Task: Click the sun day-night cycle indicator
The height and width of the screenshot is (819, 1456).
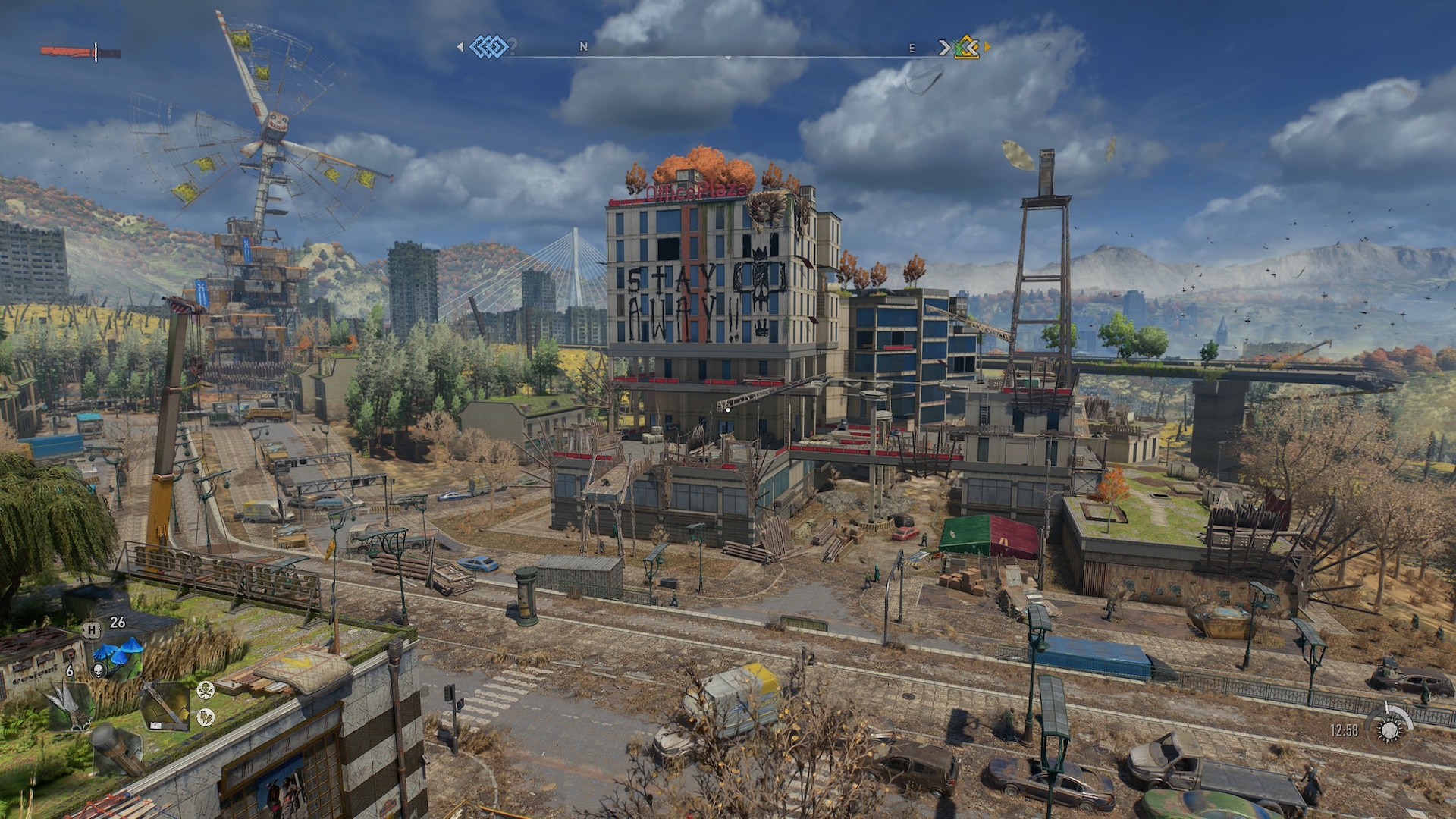Action: (1389, 730)
